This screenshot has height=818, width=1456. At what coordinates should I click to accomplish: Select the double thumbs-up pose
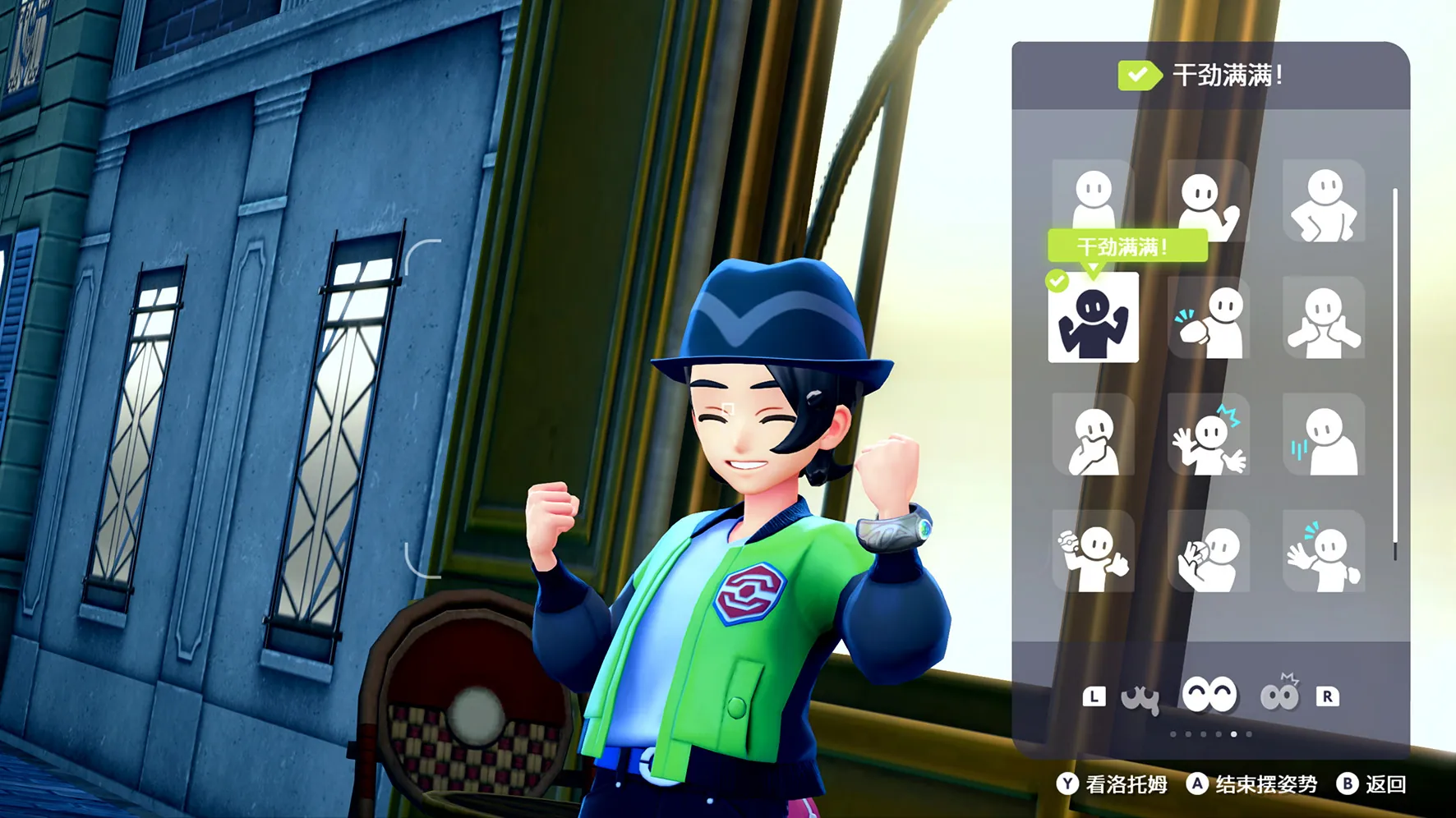coord(1323,318)
